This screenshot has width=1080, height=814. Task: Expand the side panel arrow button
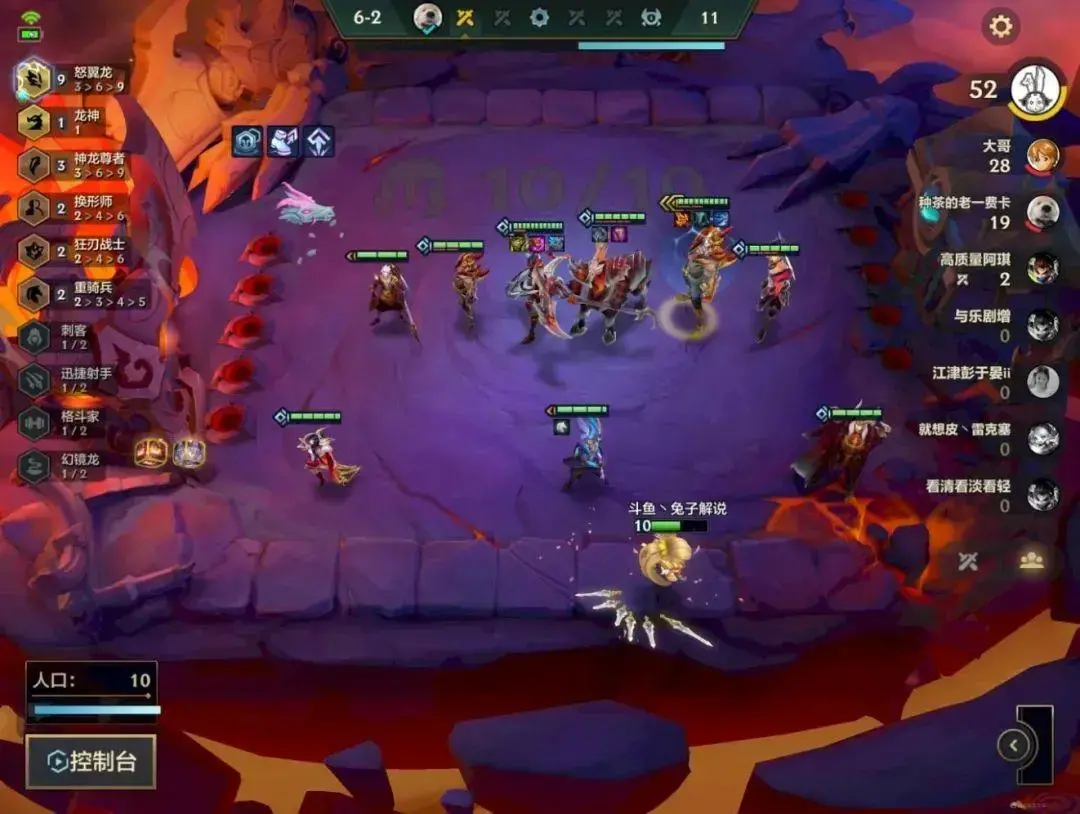[x=1014, y=745]
